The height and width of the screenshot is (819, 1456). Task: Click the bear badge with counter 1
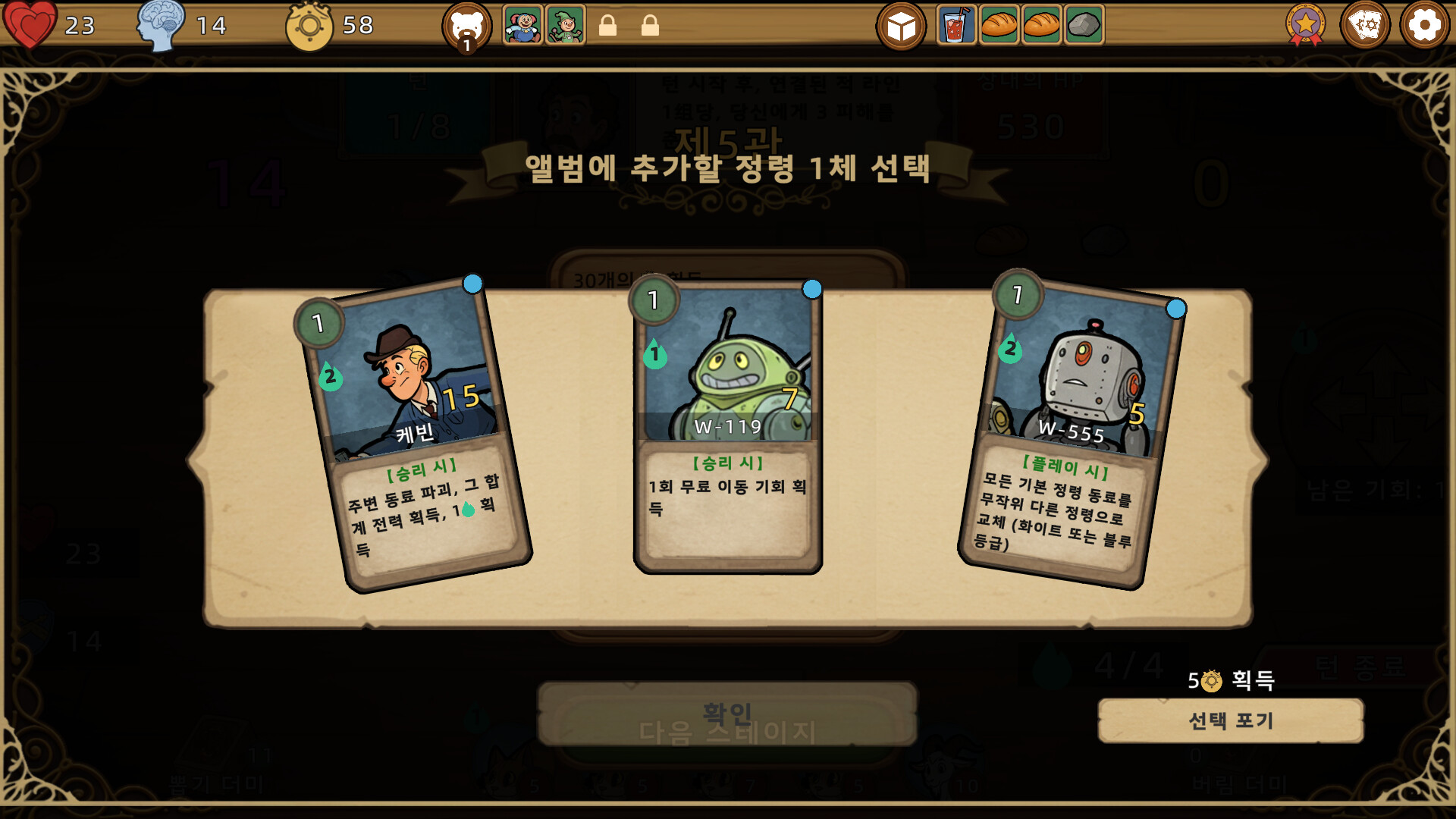point(466,23)
